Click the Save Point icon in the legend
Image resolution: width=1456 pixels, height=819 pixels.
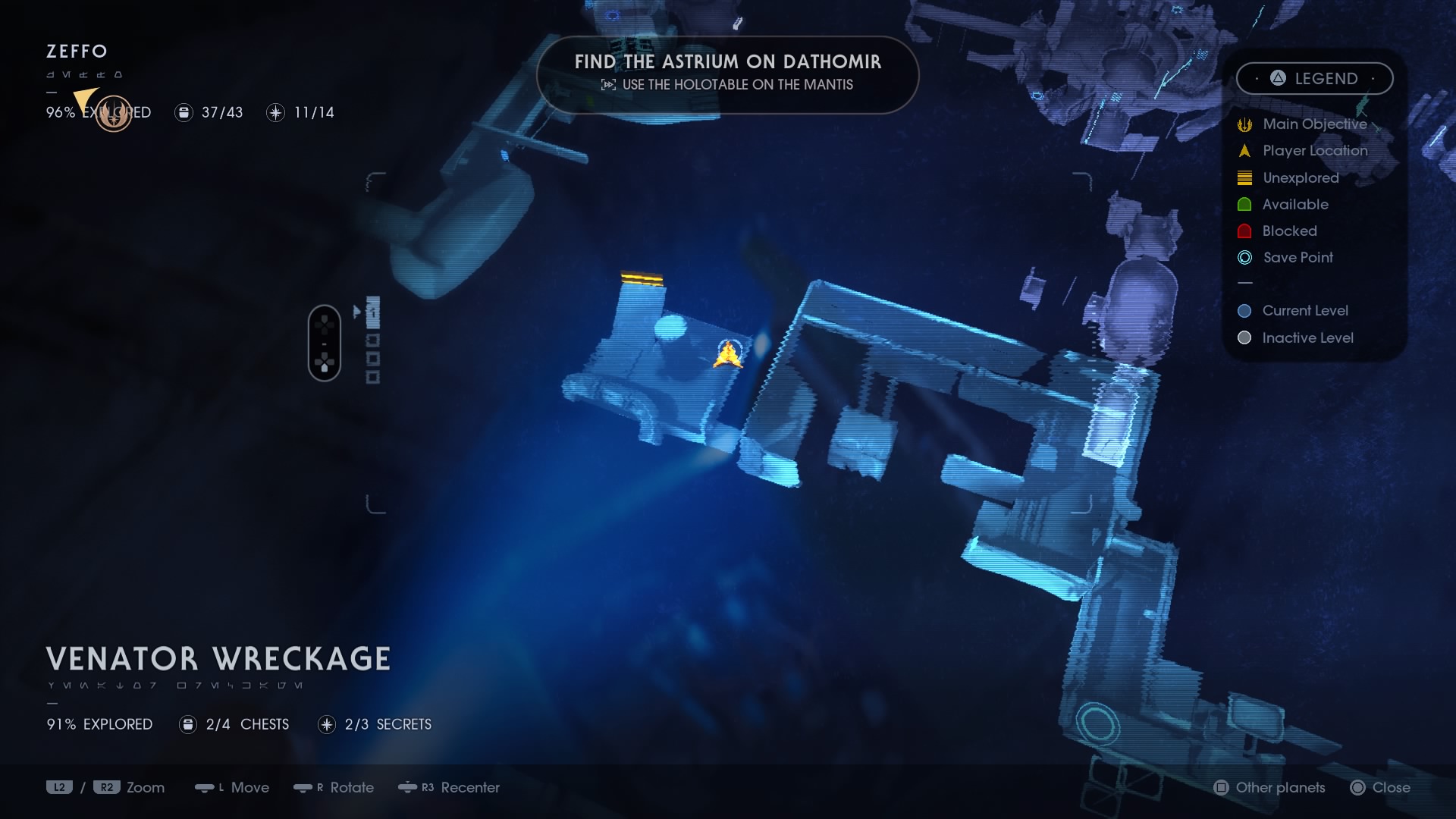pyautogui.click(x=1244, y=258)
